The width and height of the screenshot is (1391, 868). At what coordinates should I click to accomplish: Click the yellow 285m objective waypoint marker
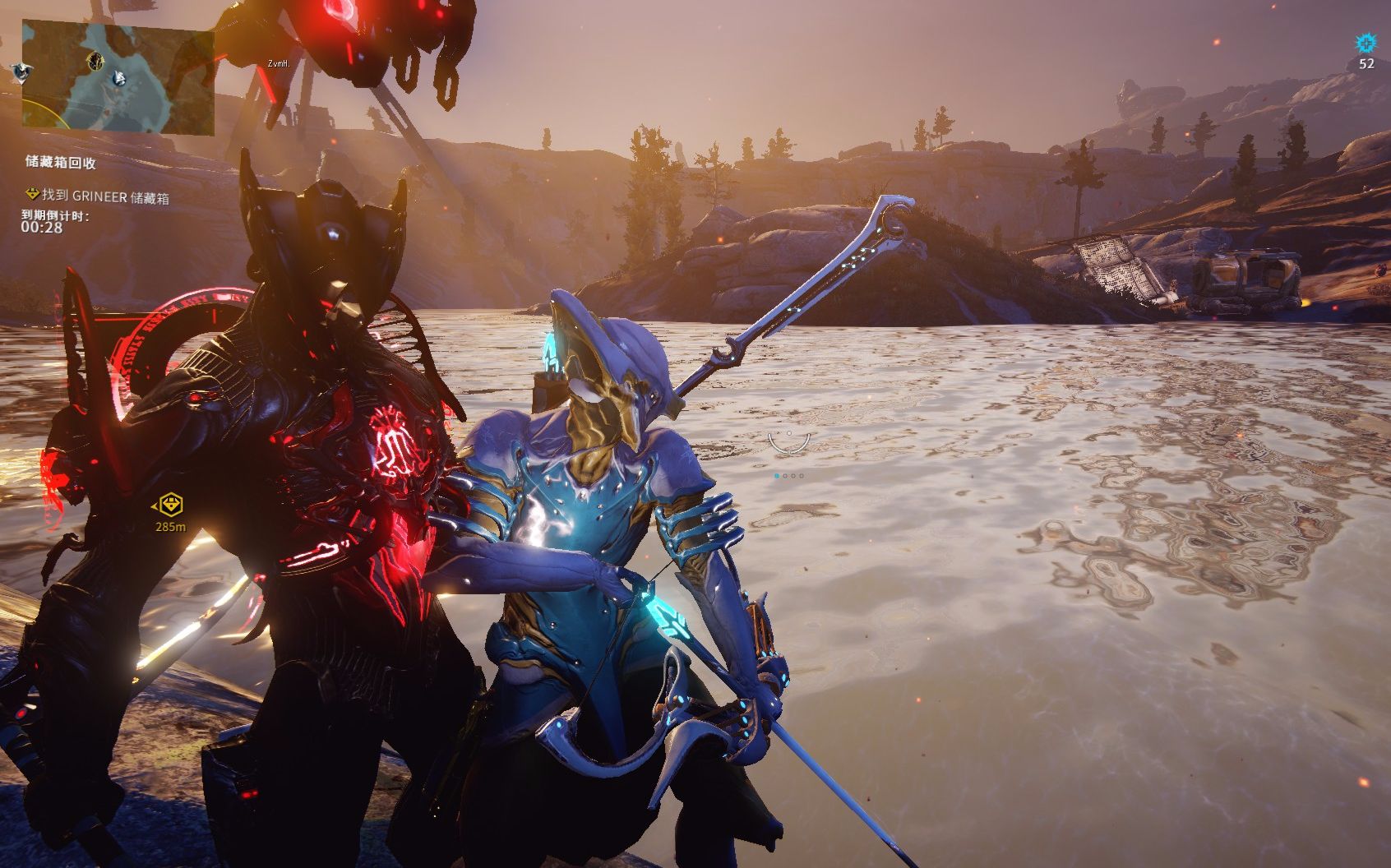click(x=170, y=504)
